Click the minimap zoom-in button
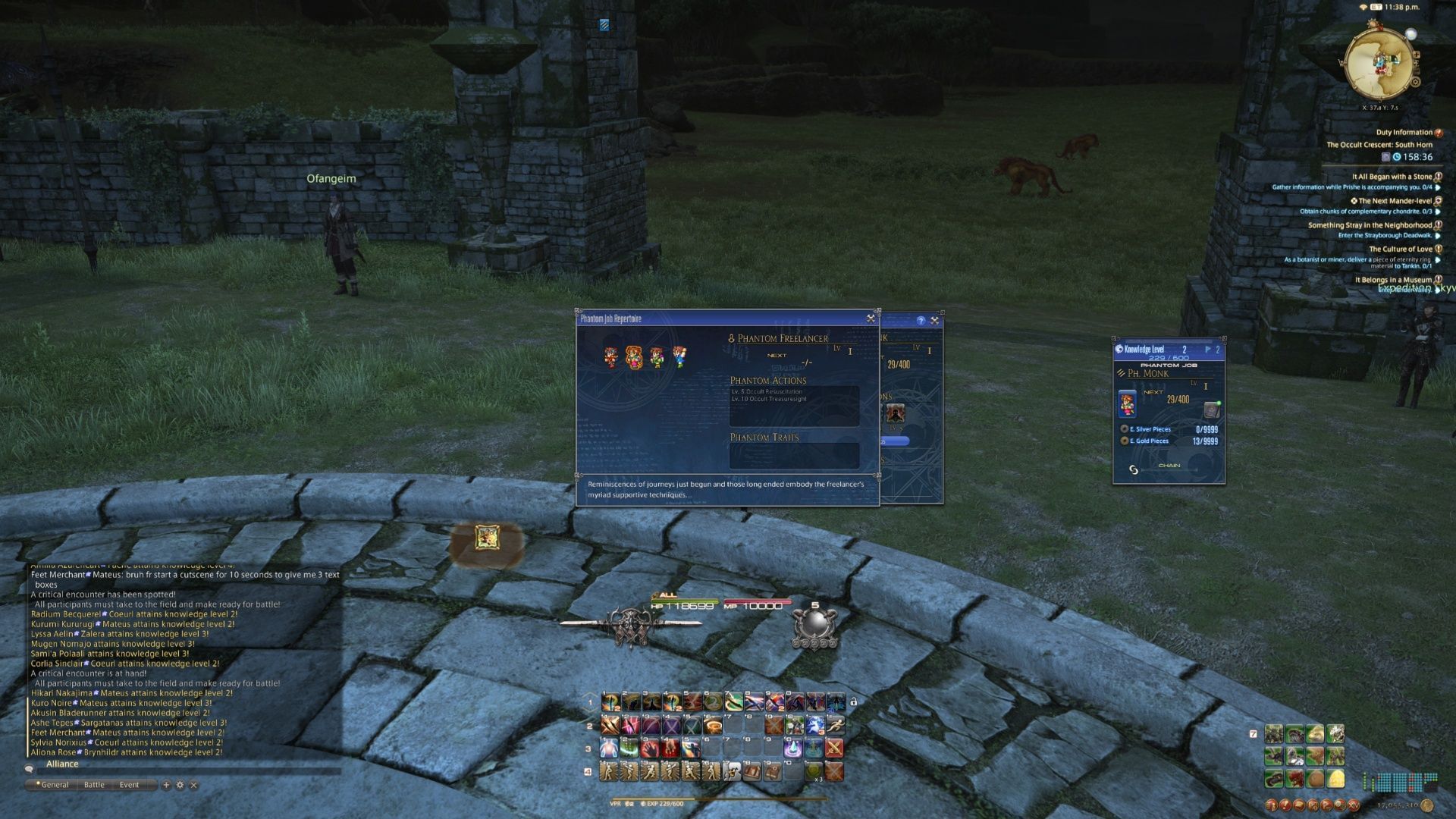 (x=1417, y=55)
